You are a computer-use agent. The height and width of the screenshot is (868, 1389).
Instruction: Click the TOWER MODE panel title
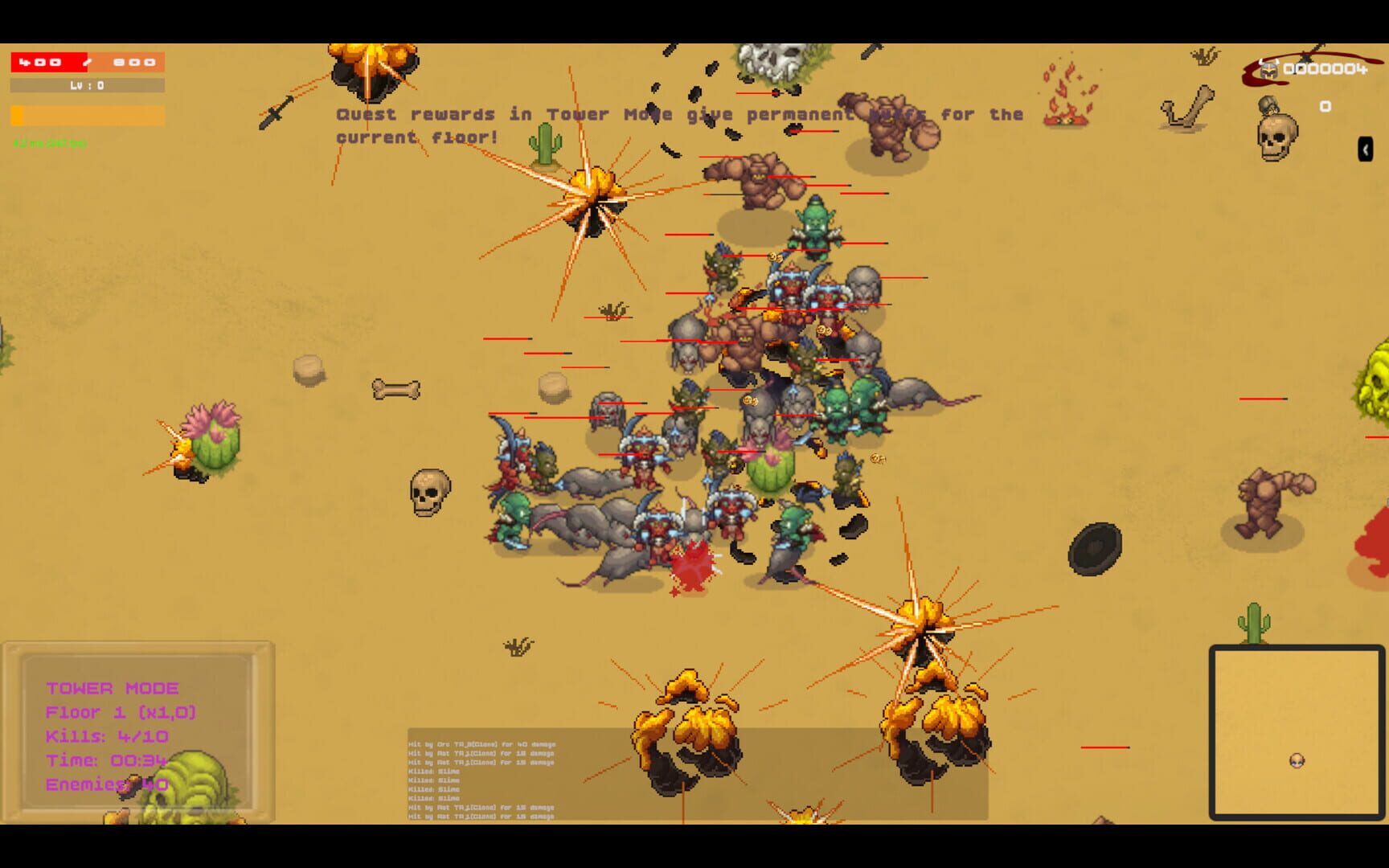[112, 688]
